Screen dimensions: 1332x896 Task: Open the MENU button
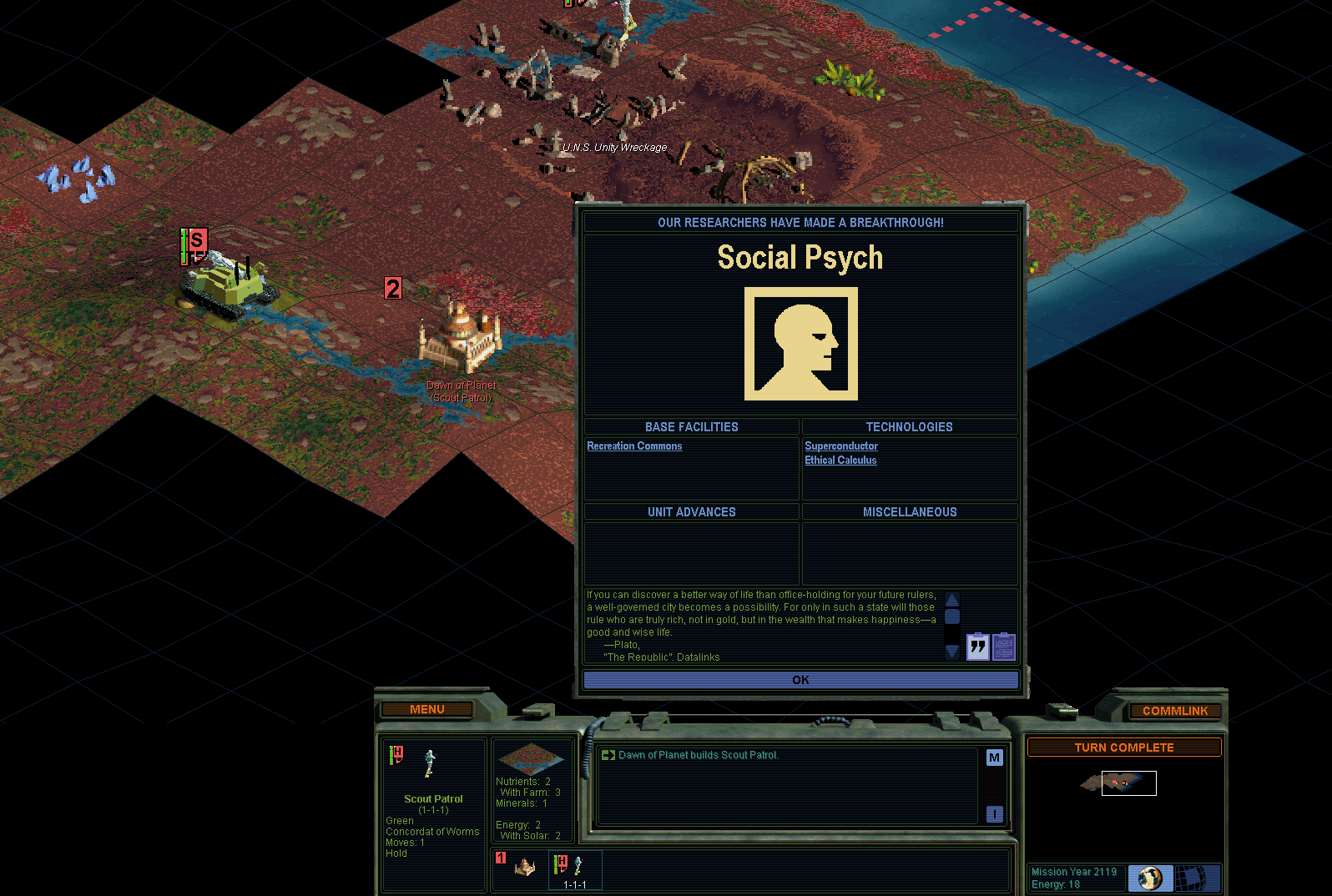pyautogui.click(x=426, y=709)
